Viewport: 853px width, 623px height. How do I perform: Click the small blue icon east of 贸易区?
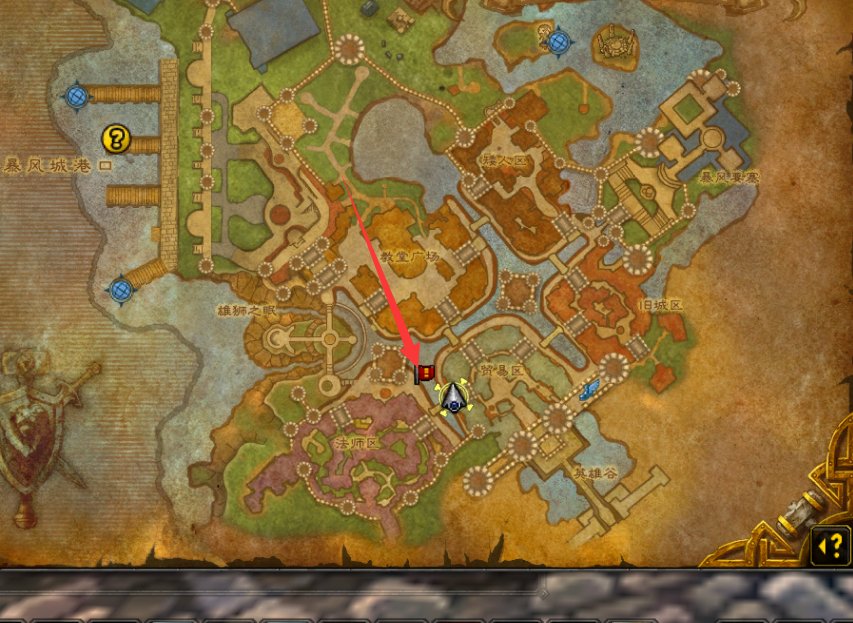click(x=594, y=387)
